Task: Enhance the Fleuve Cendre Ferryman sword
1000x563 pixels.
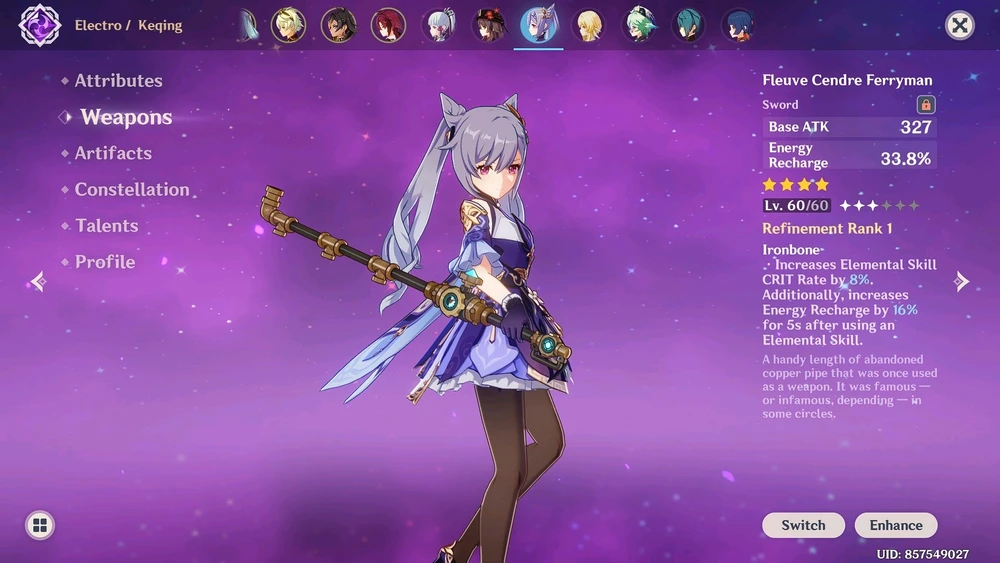Action: coord(895,525)
